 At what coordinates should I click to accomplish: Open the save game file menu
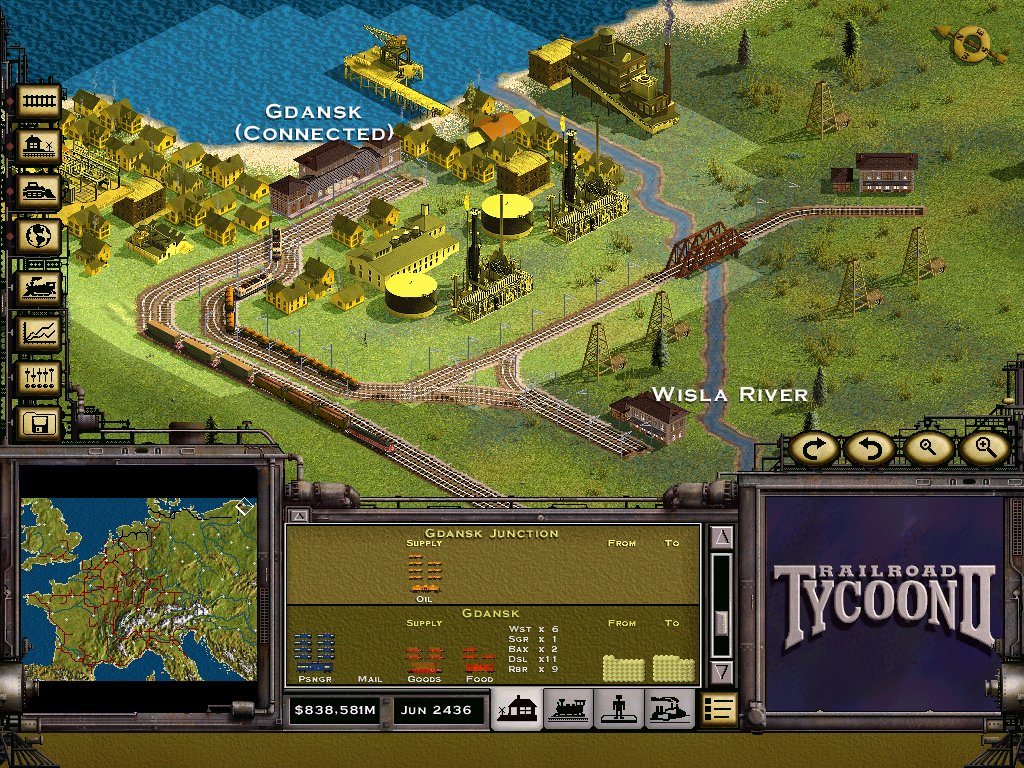coord(40,424)
